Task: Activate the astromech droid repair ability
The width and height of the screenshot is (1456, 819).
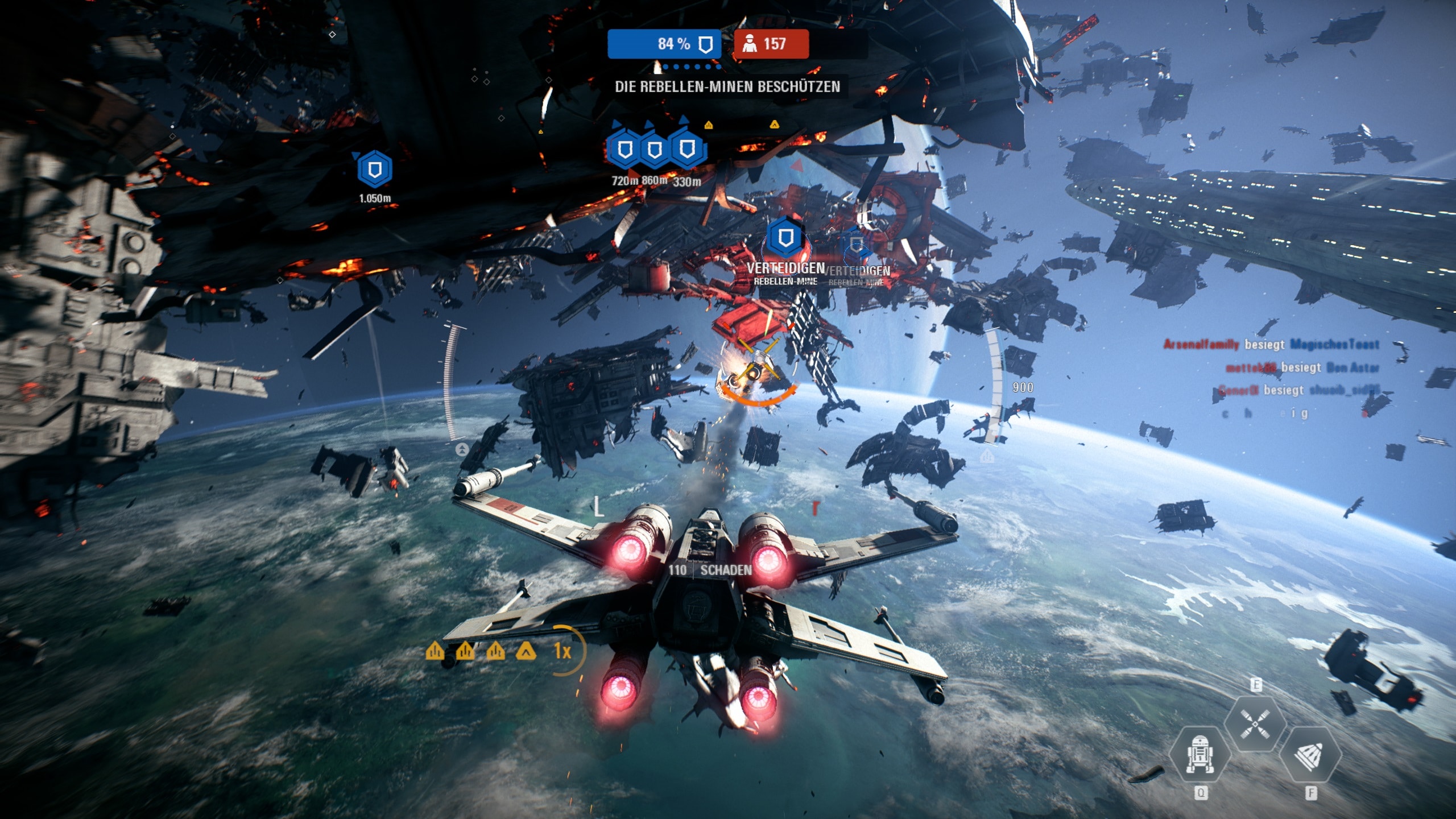Action: click(1200, 755)
